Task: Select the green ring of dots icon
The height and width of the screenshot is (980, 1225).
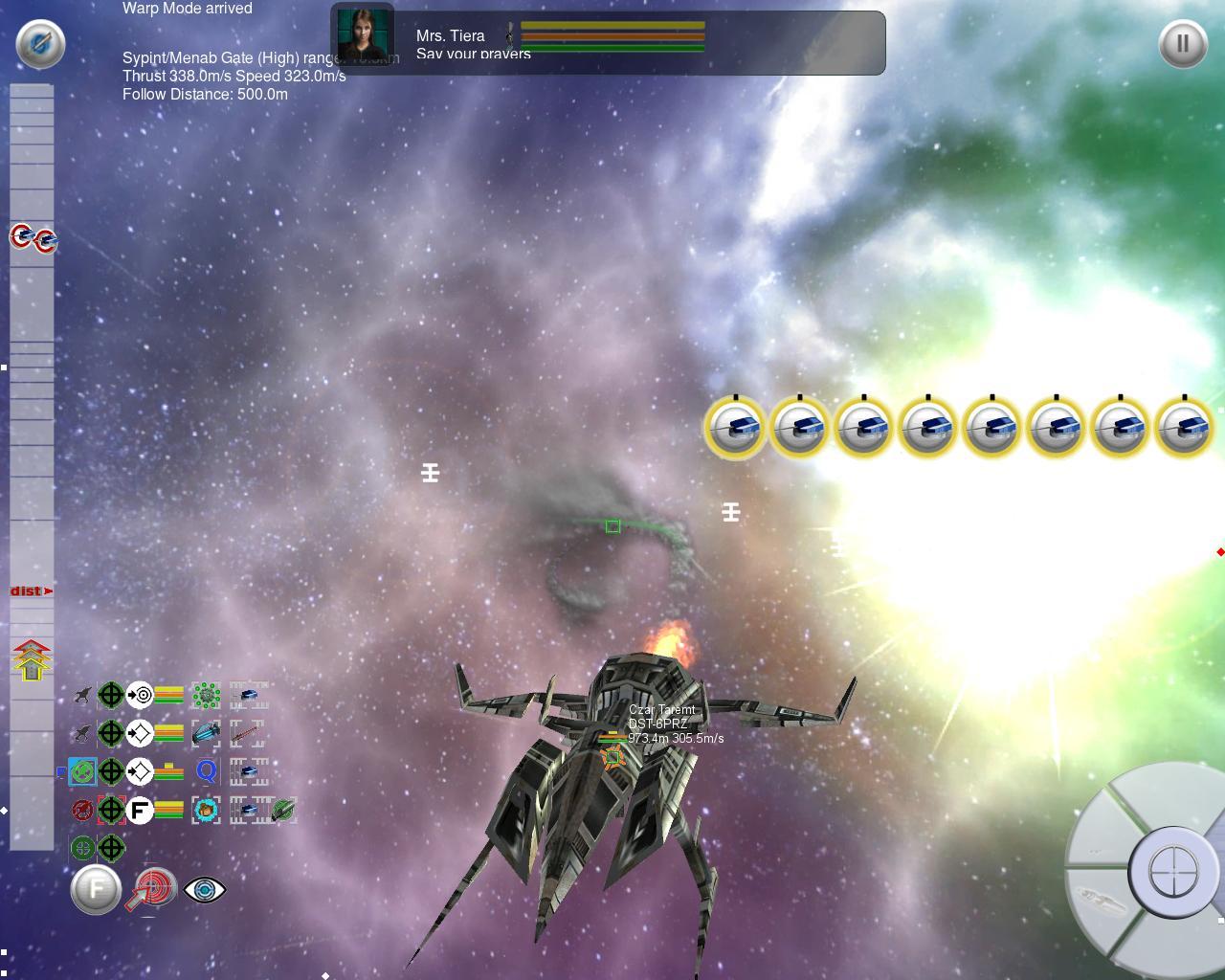Action: (x=206, y=695)
